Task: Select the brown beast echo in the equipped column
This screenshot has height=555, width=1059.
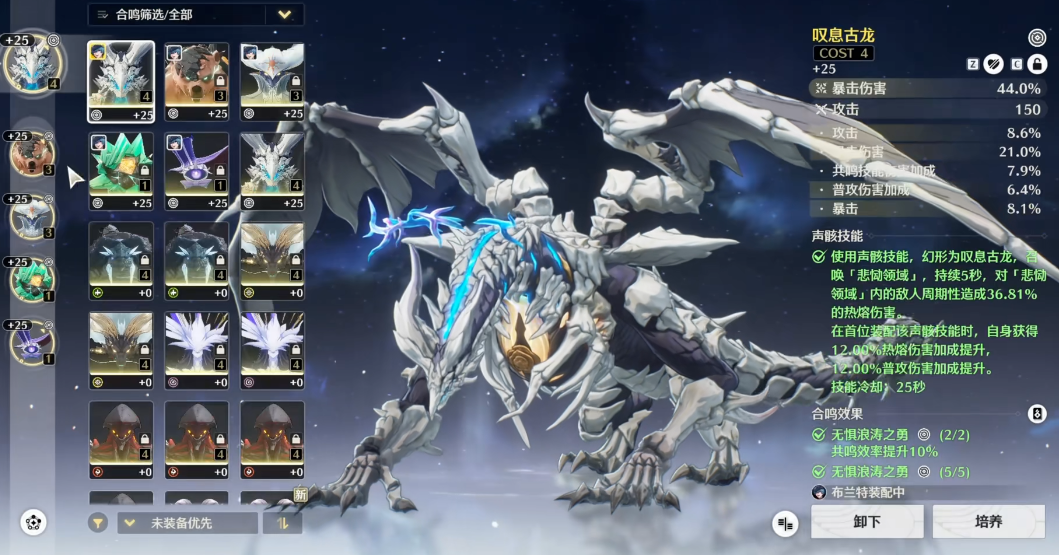Action: coord(29,155)
